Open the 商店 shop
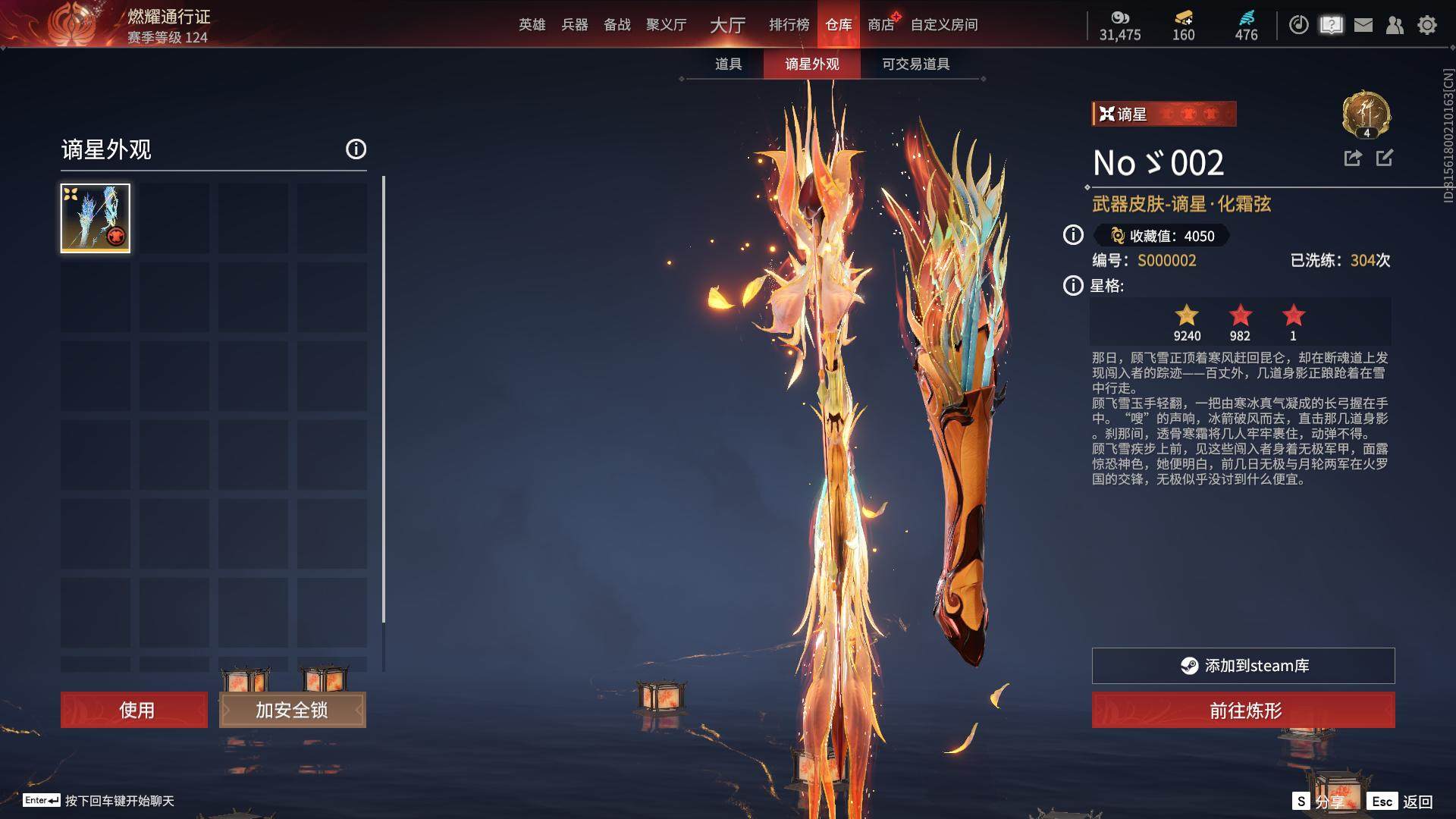Image resolution: width=1456 pixels, height=819 pixels. point(880,25)
